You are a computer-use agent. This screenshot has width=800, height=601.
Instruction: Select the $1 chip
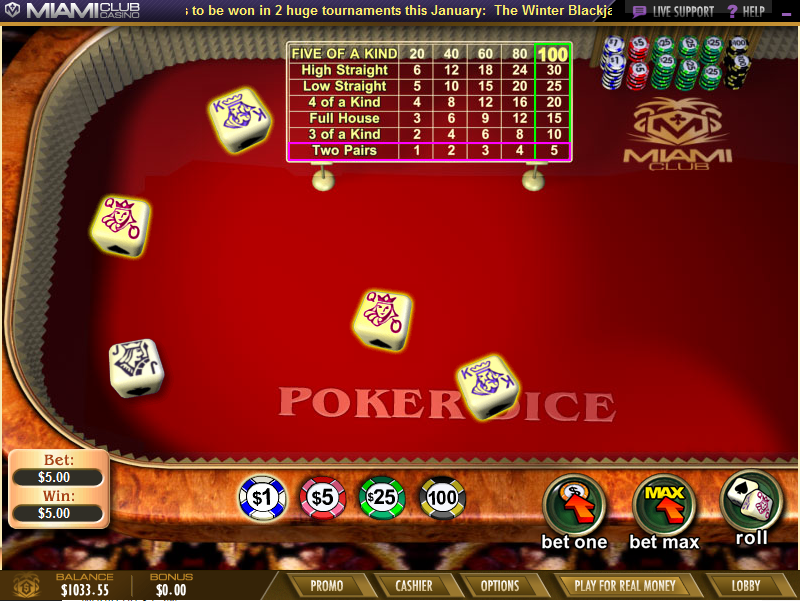(x=262, y=497)
